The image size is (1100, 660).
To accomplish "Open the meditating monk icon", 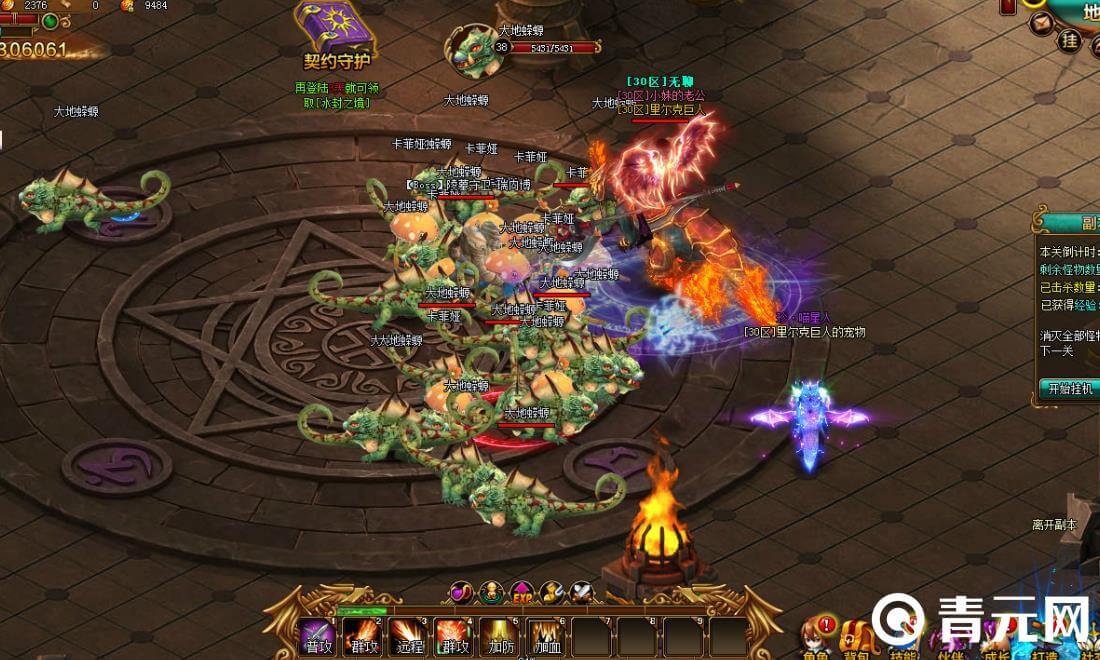I will tap(491, 592).
